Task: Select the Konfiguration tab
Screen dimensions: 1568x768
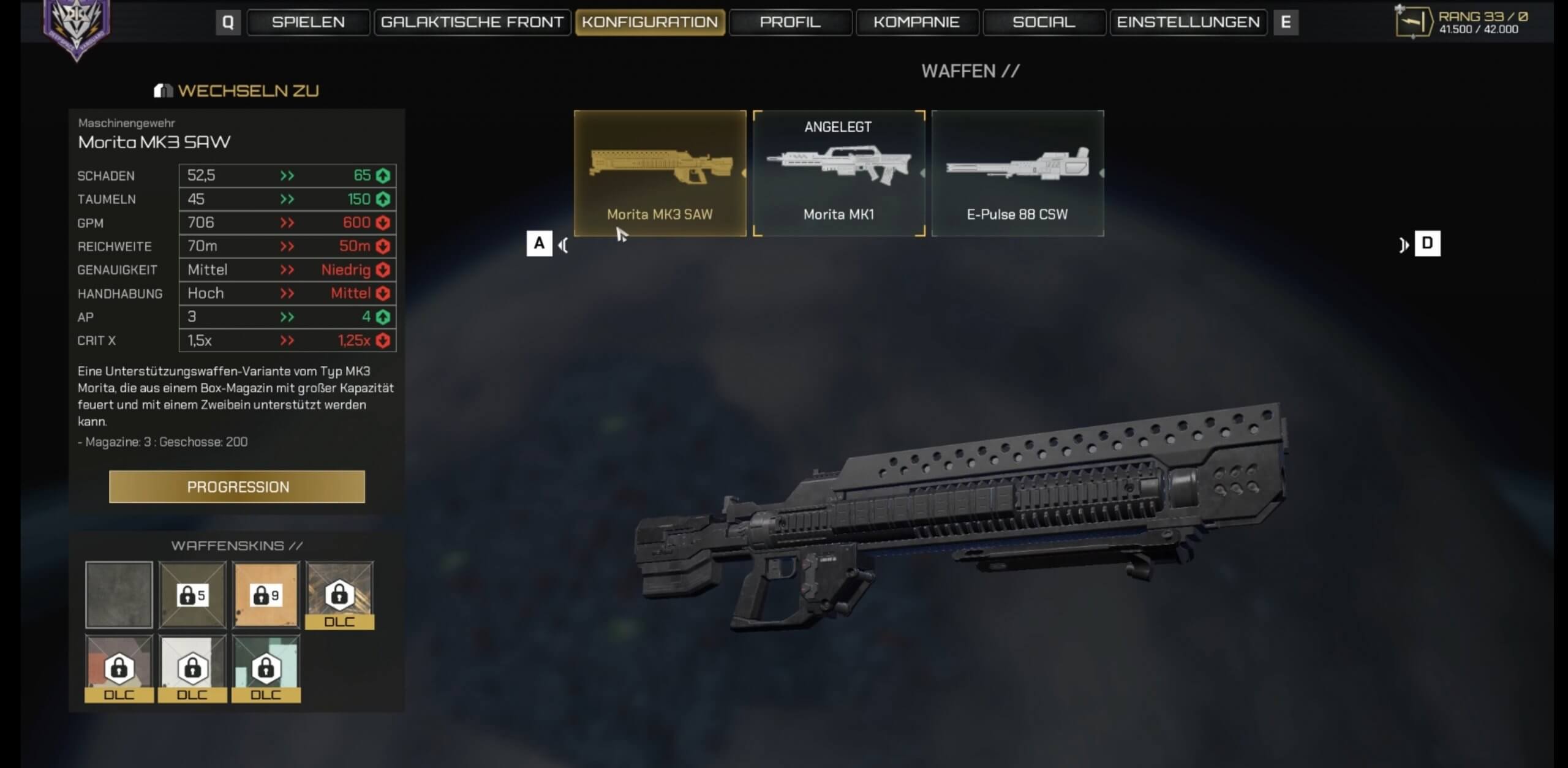Action: [650, 22]
